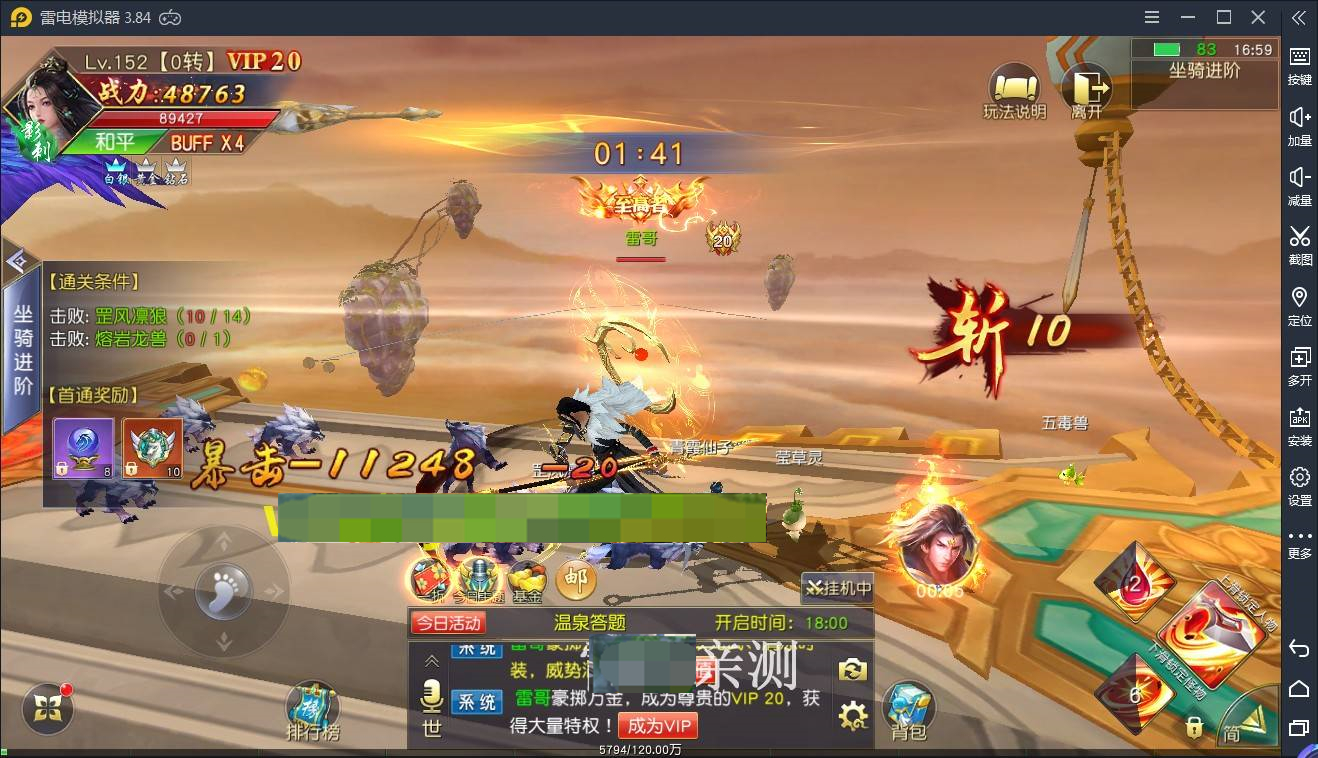Open the chat settings gear icon

click(852, 715)
